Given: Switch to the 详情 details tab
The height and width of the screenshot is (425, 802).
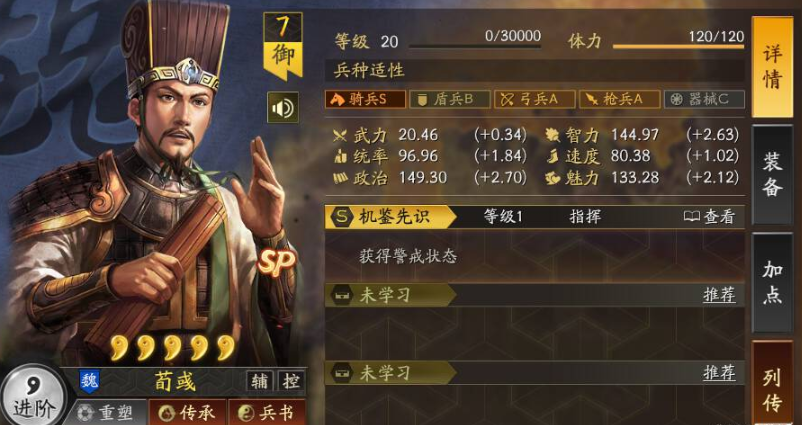Looking at the screenshot, I should 772,68.
